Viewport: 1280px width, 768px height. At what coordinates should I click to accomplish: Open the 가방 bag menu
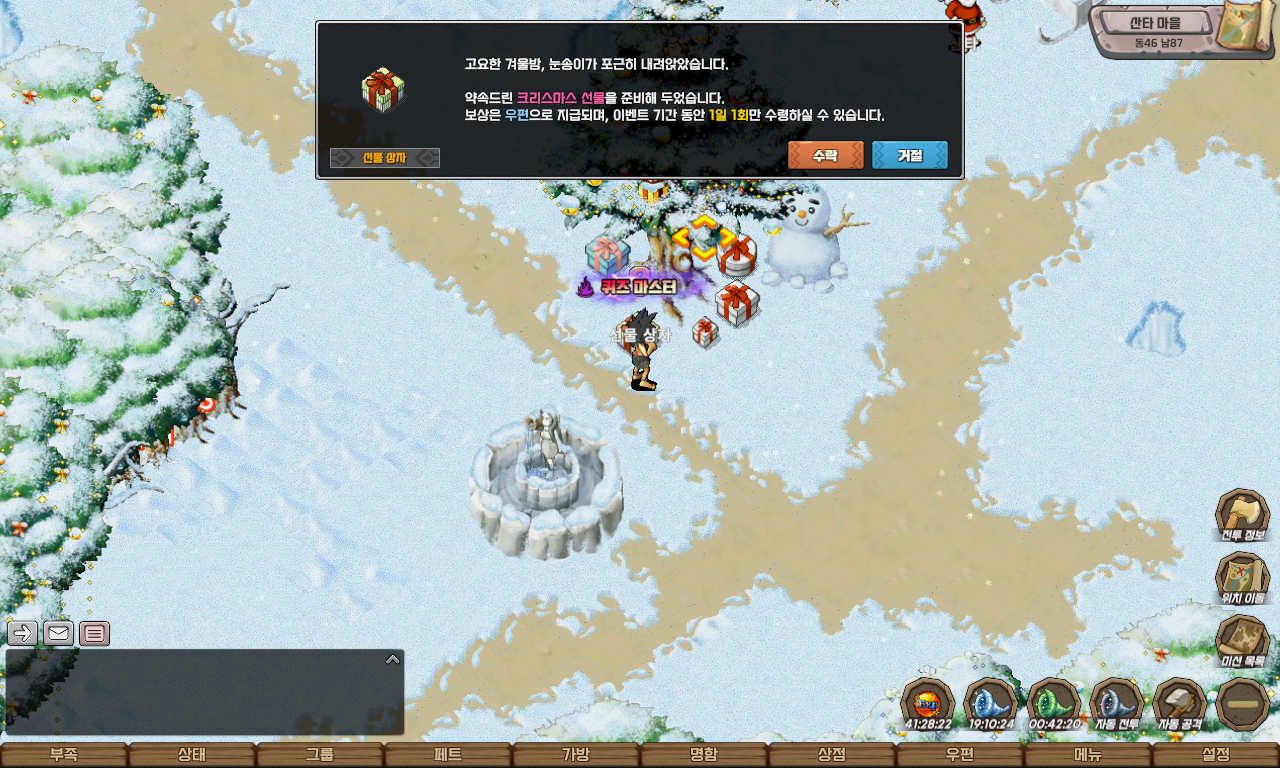coord(576,755)
